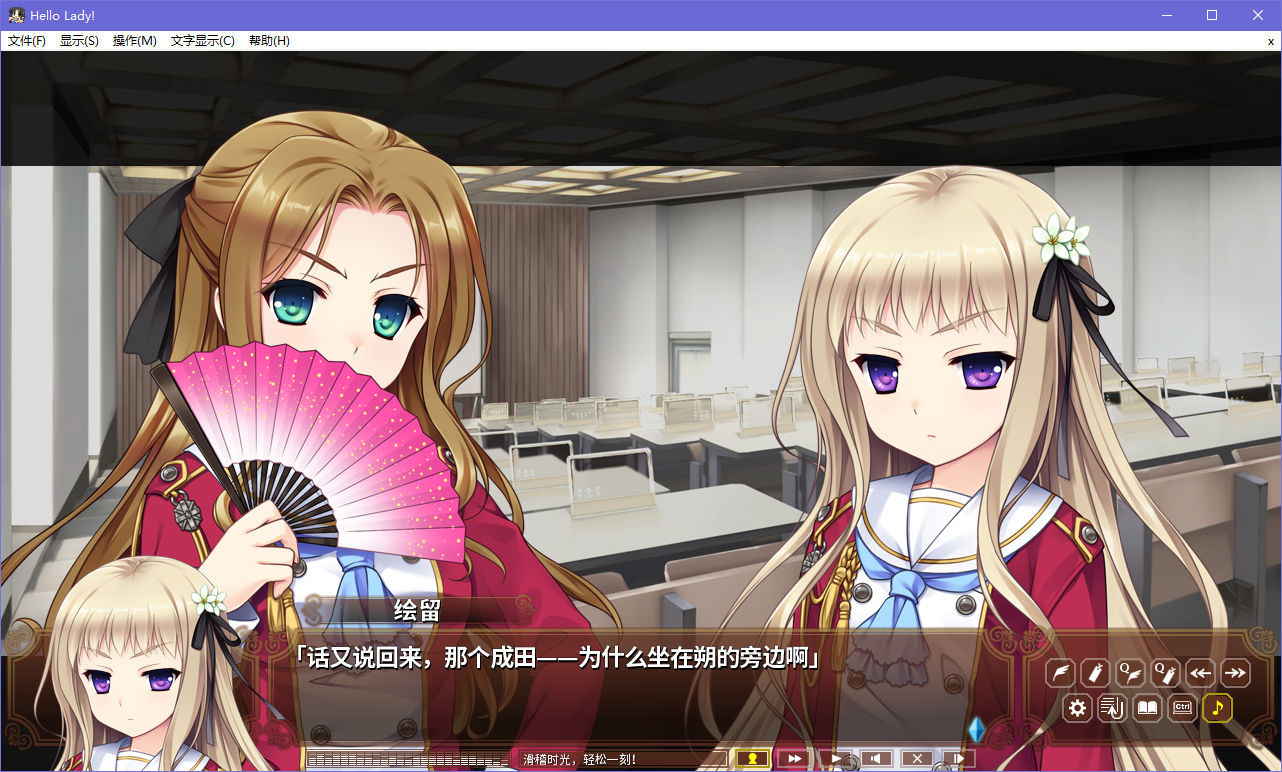Toggle the speaker voice button
This screenshot has width=1282, height=772.
pos(876,759)
